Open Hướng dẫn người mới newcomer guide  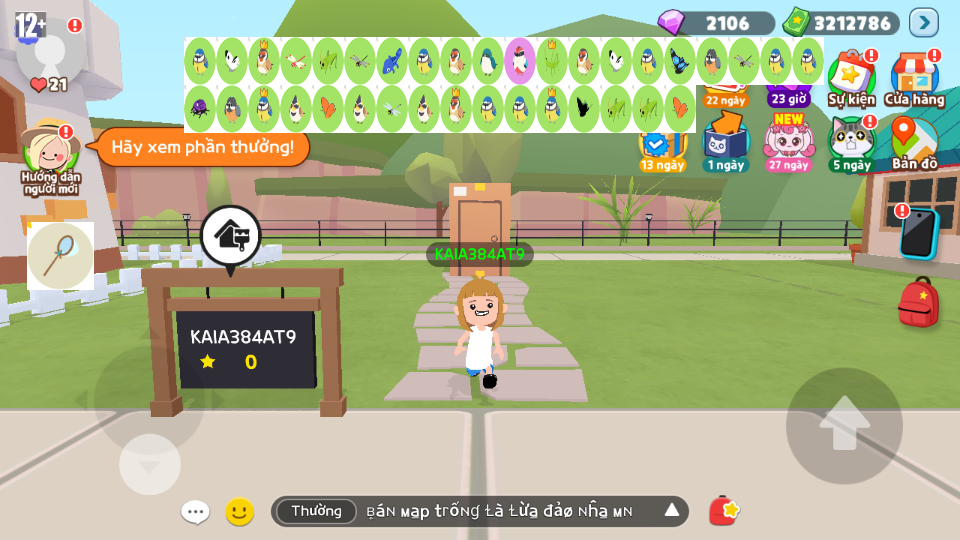[x=51, y=155]
